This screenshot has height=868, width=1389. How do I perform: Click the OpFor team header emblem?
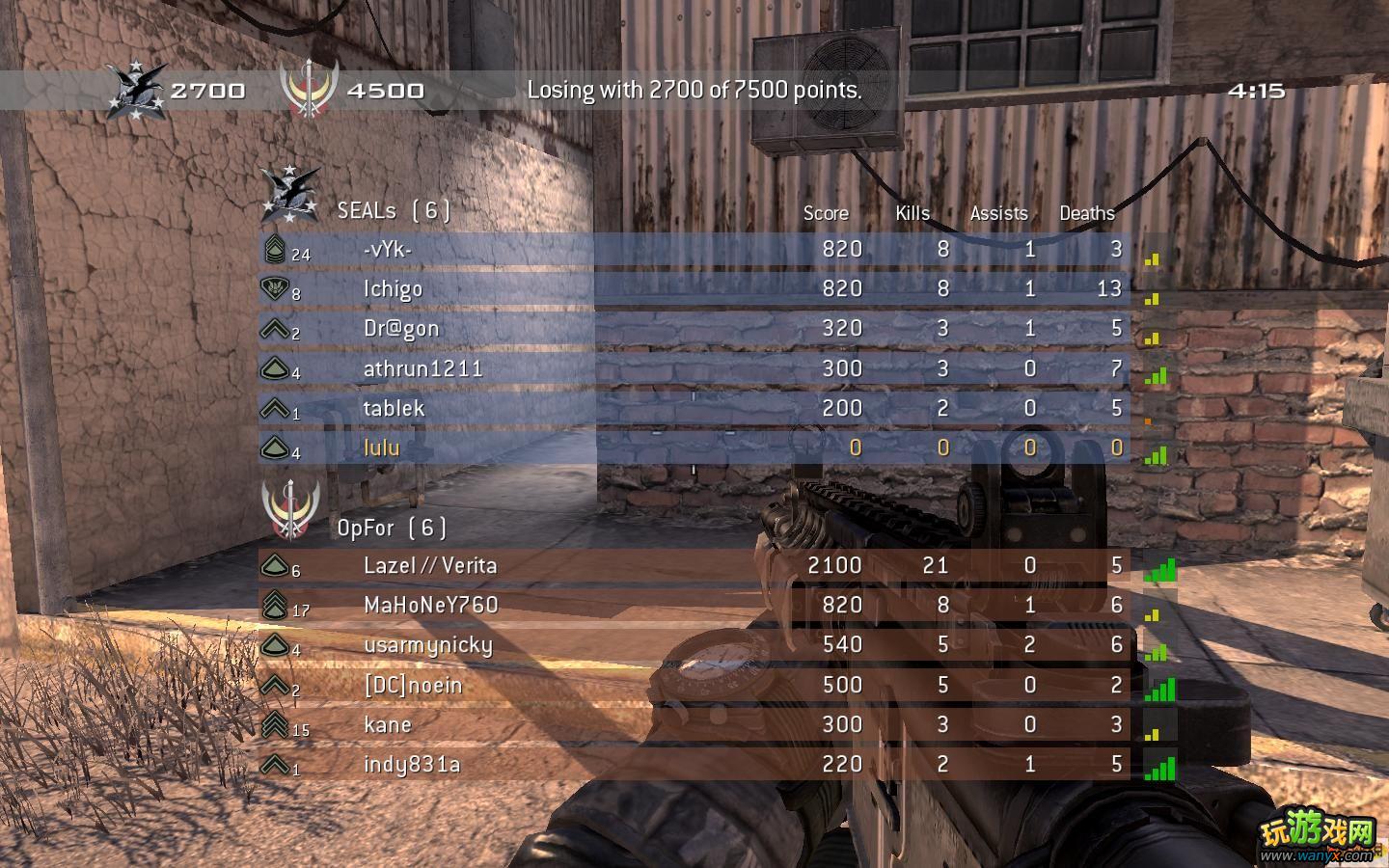[x=290, y=508]
